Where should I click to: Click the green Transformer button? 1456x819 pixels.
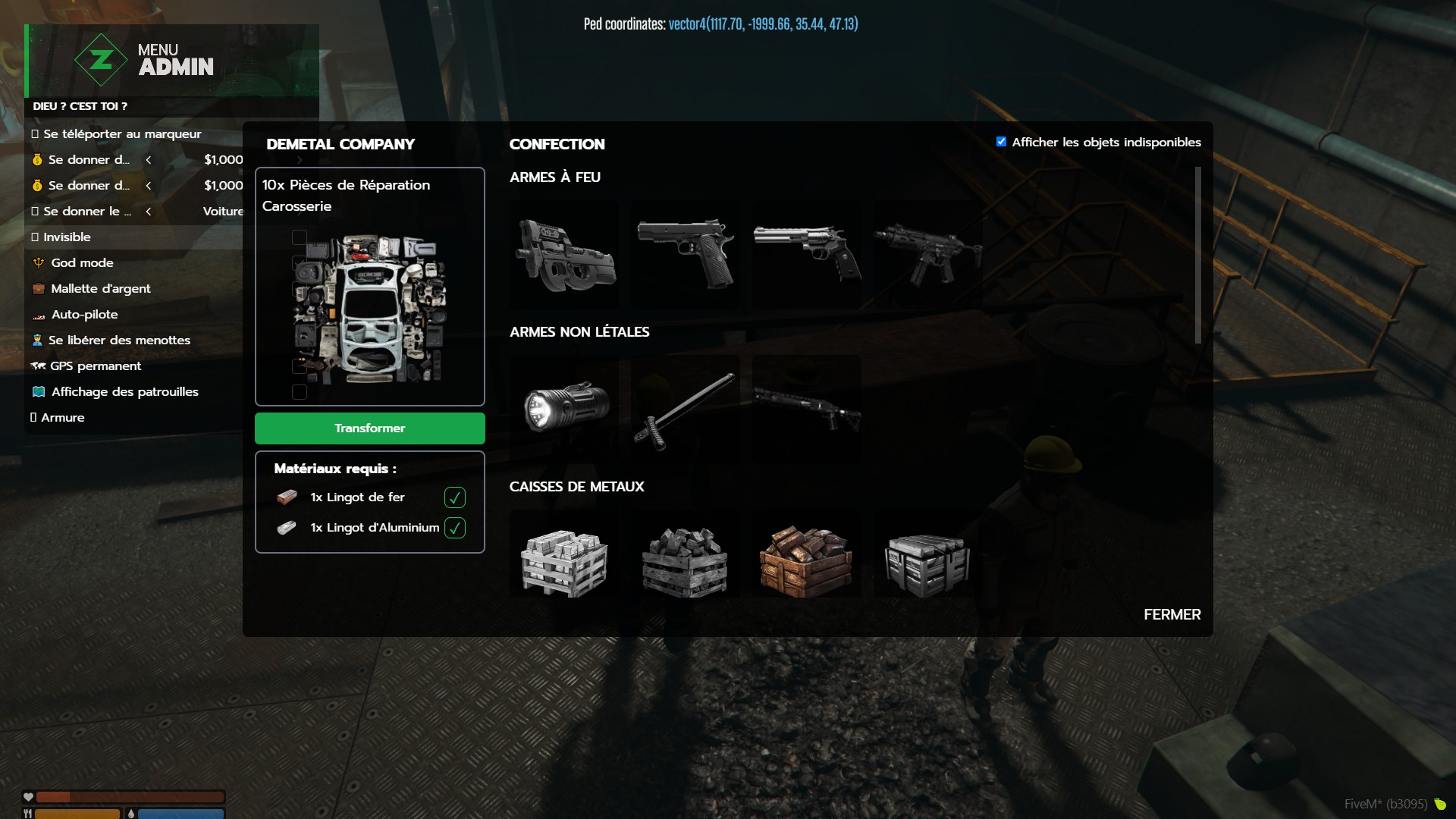(369, 428)
